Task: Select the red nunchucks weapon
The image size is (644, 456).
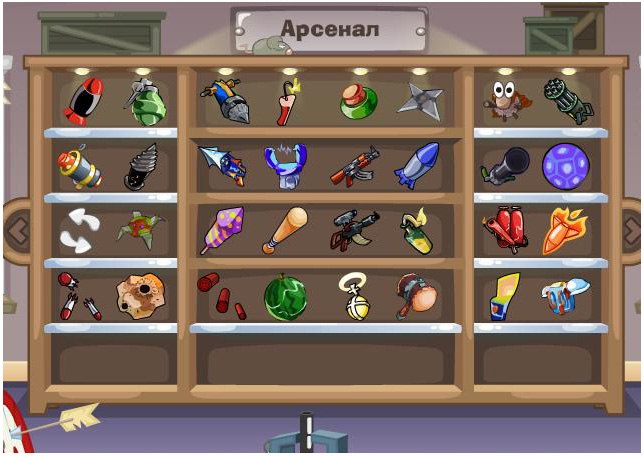Action: click(x=78, y=297)
